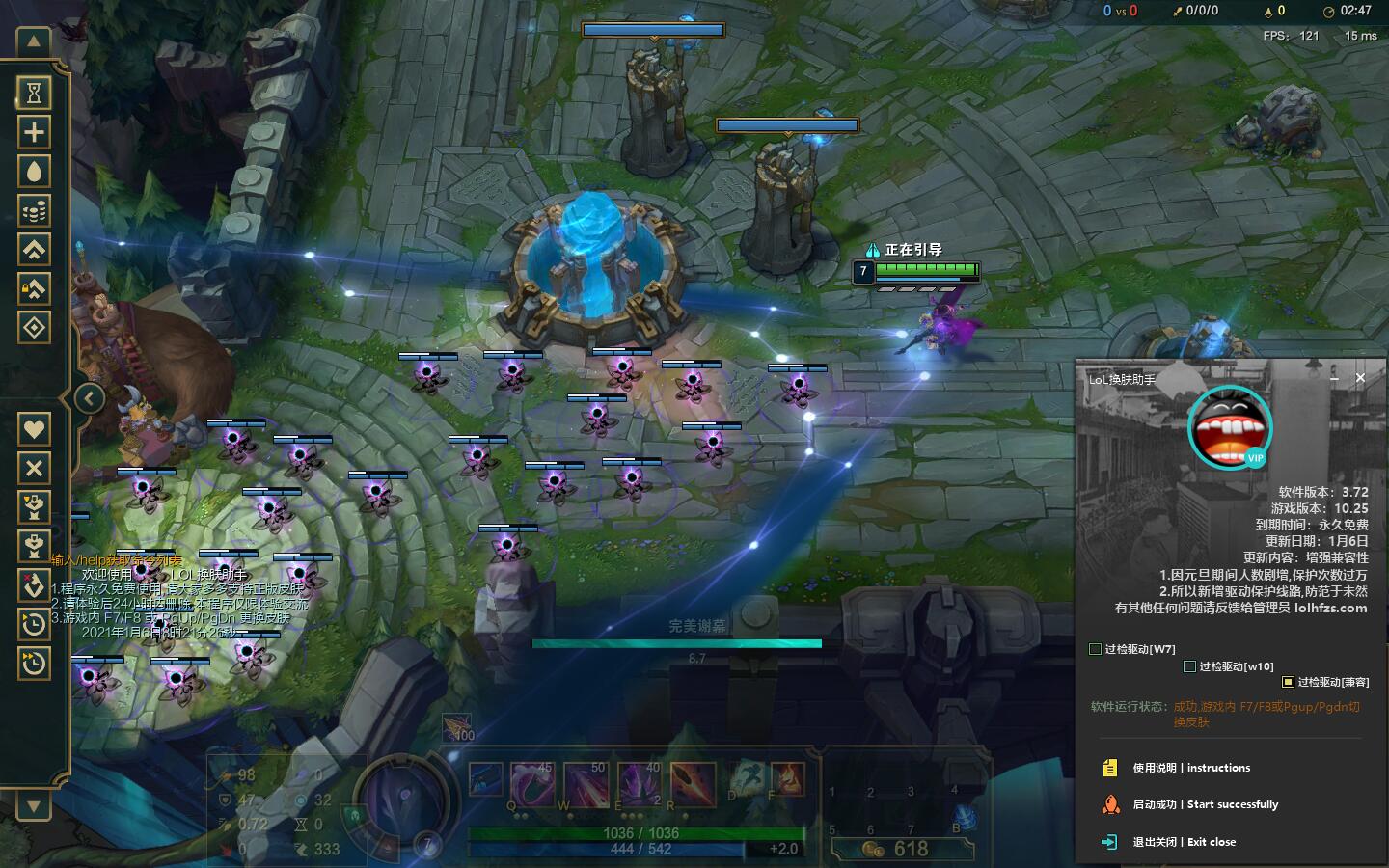This screenshot has width=1389, height=868.
Task: Click the scroll-up arrow atop the sidebar
Action: [32, 41]
